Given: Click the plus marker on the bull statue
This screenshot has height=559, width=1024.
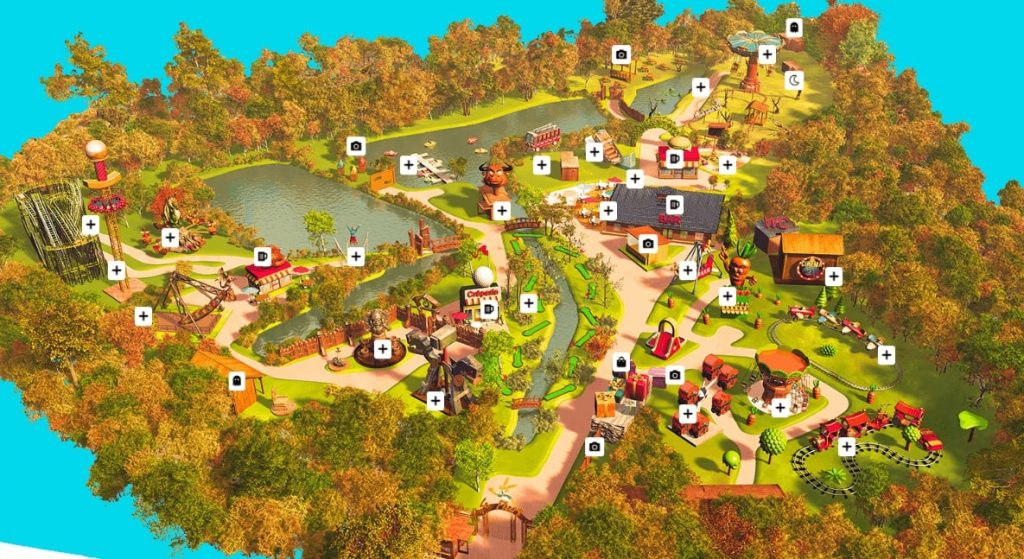Looking at the screenshot, I should [x=501, y=210].
